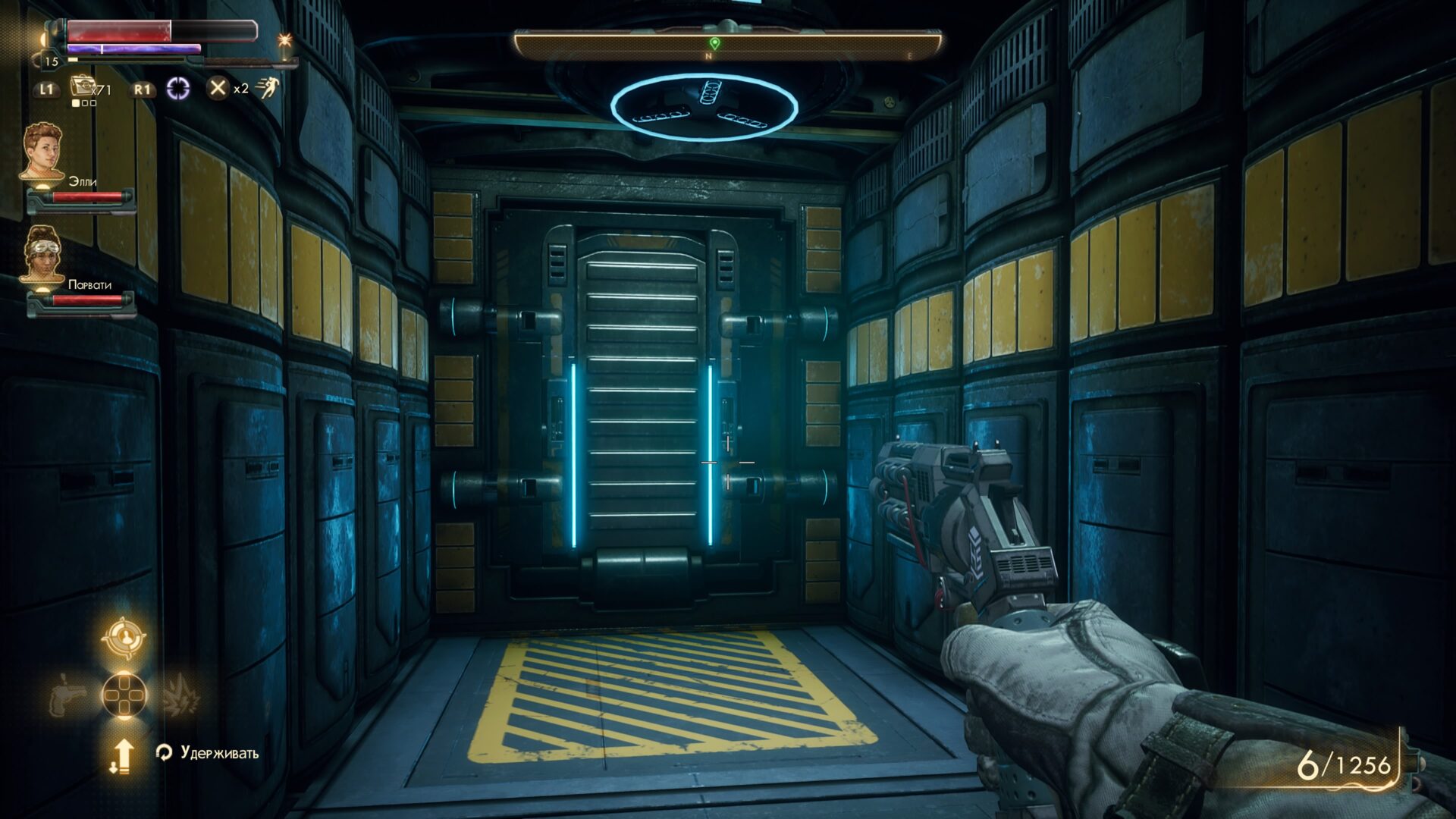Choose the companion attack target command icon
The width and height of the screenshot is (1456, 819).
[123, 639]
